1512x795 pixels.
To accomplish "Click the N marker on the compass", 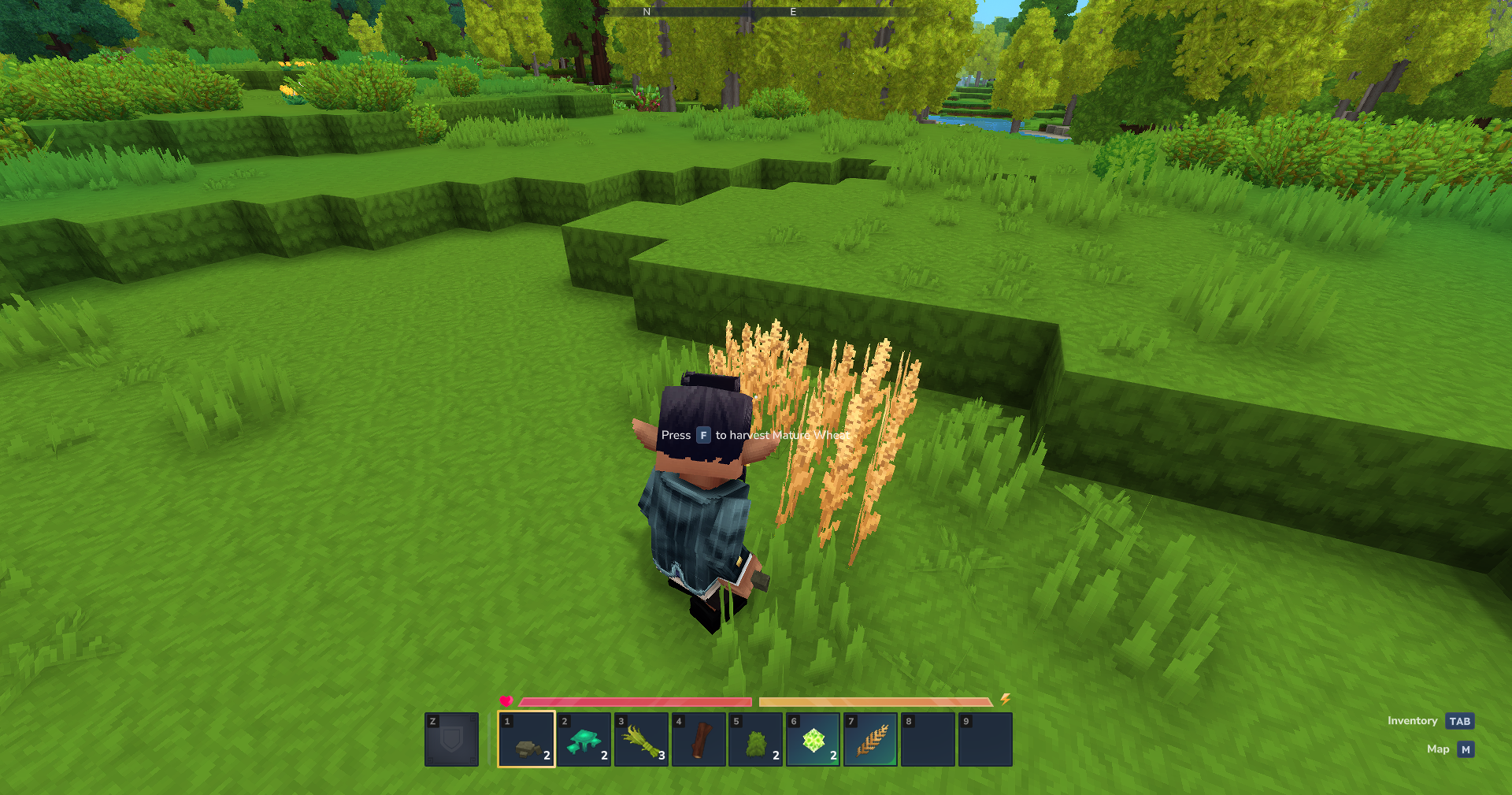I will (645, 11).
